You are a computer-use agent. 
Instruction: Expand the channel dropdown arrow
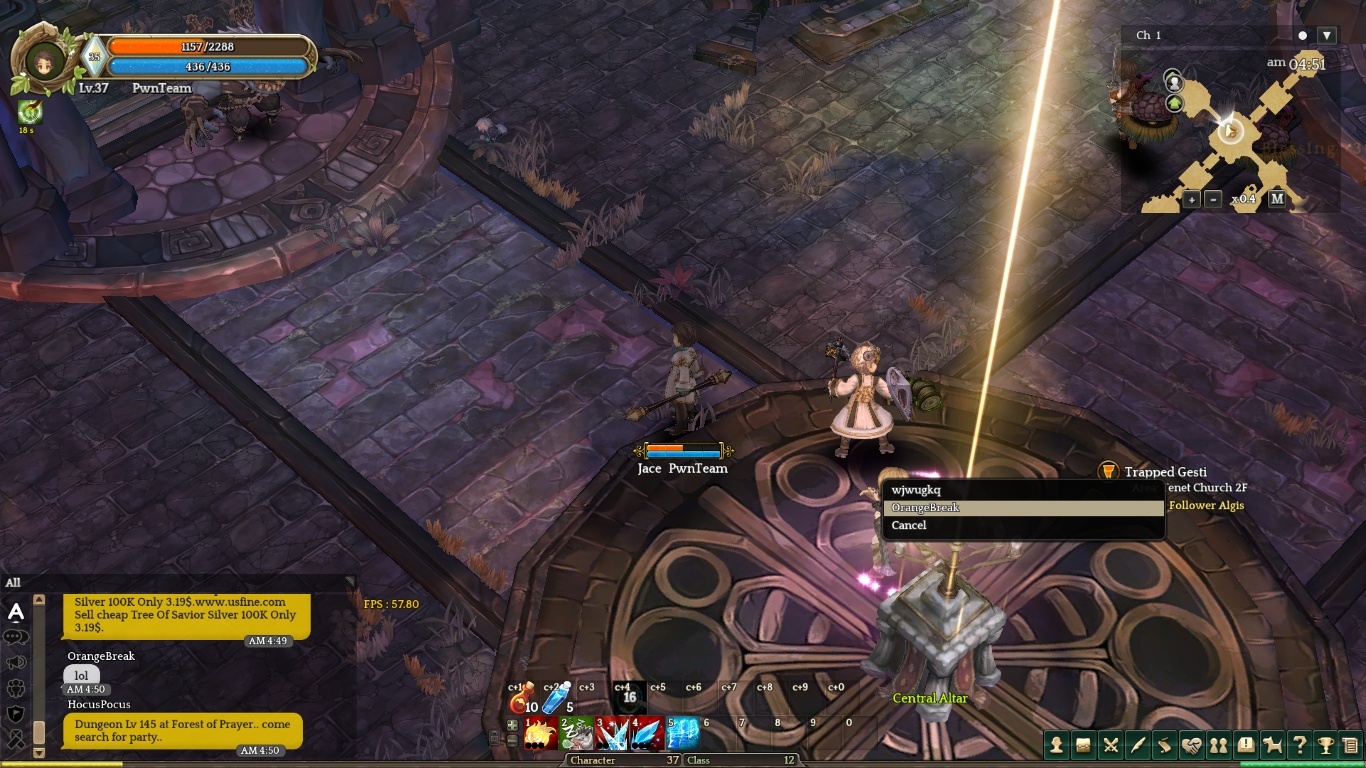tap(1327, 36)
